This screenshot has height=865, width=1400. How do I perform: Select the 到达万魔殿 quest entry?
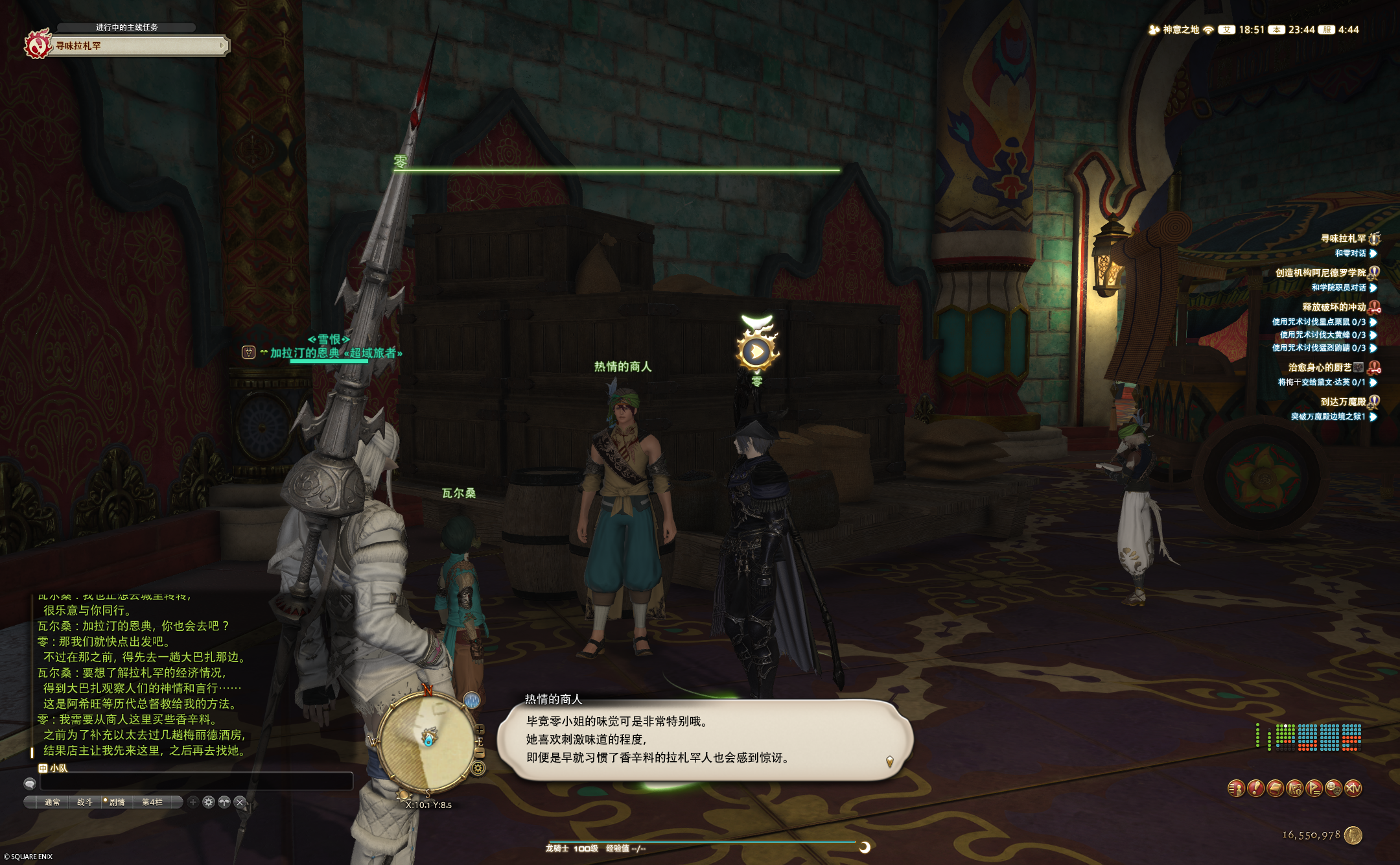[x=1342, y=402]
